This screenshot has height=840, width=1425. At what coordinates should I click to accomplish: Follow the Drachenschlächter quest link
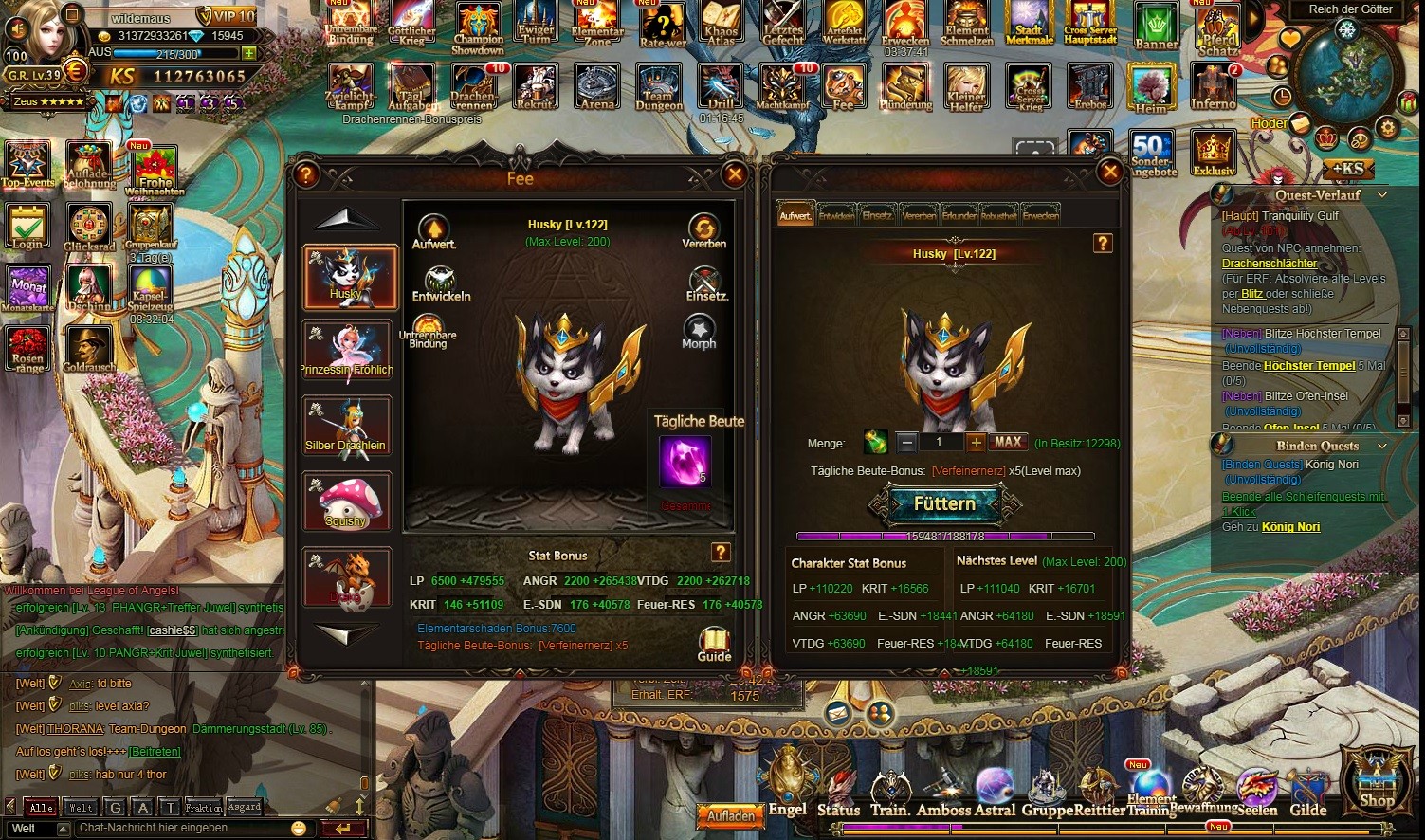tap(1270, 264)
